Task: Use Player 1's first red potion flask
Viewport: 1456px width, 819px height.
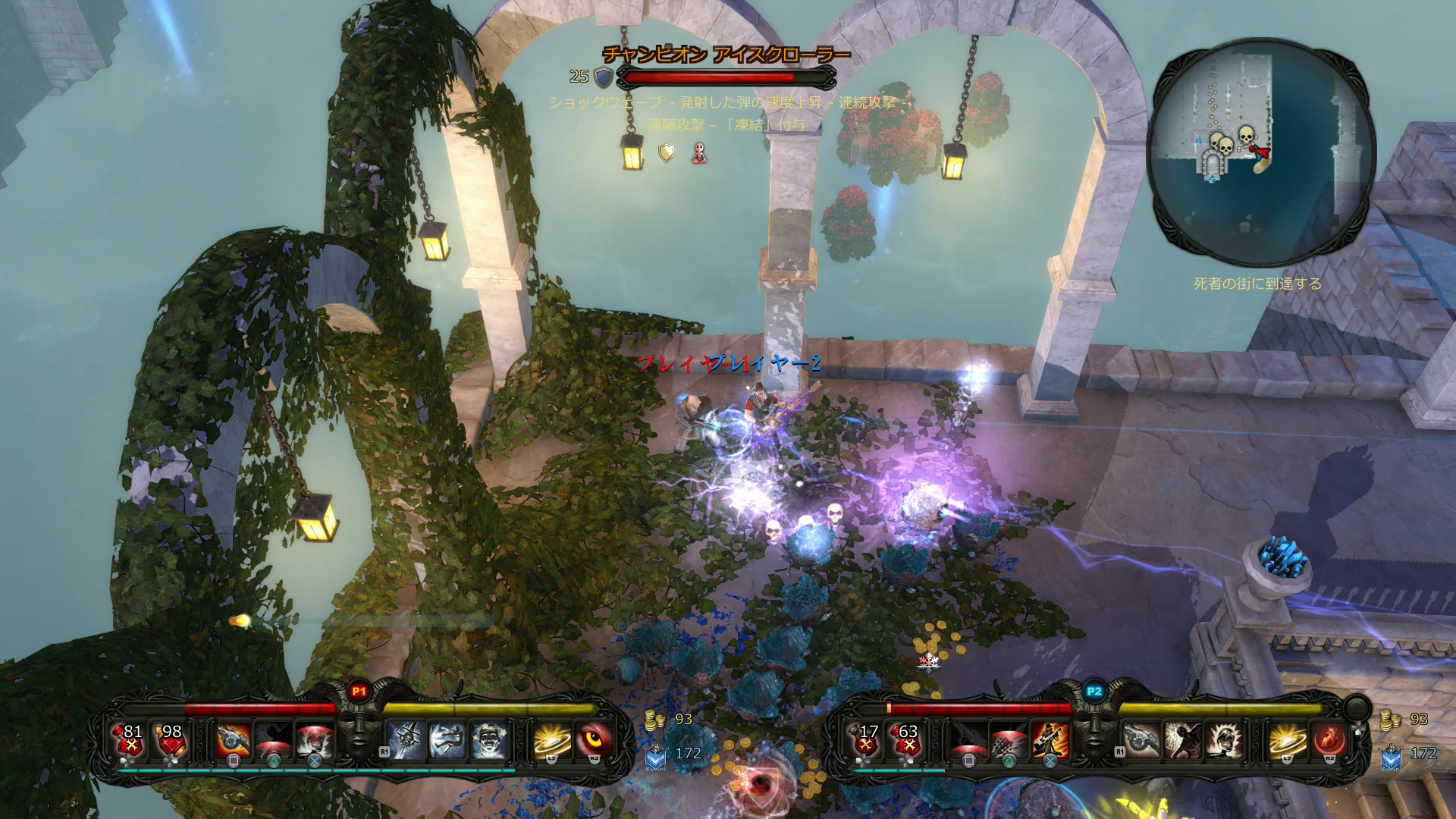Action: (x=130, y=739)
